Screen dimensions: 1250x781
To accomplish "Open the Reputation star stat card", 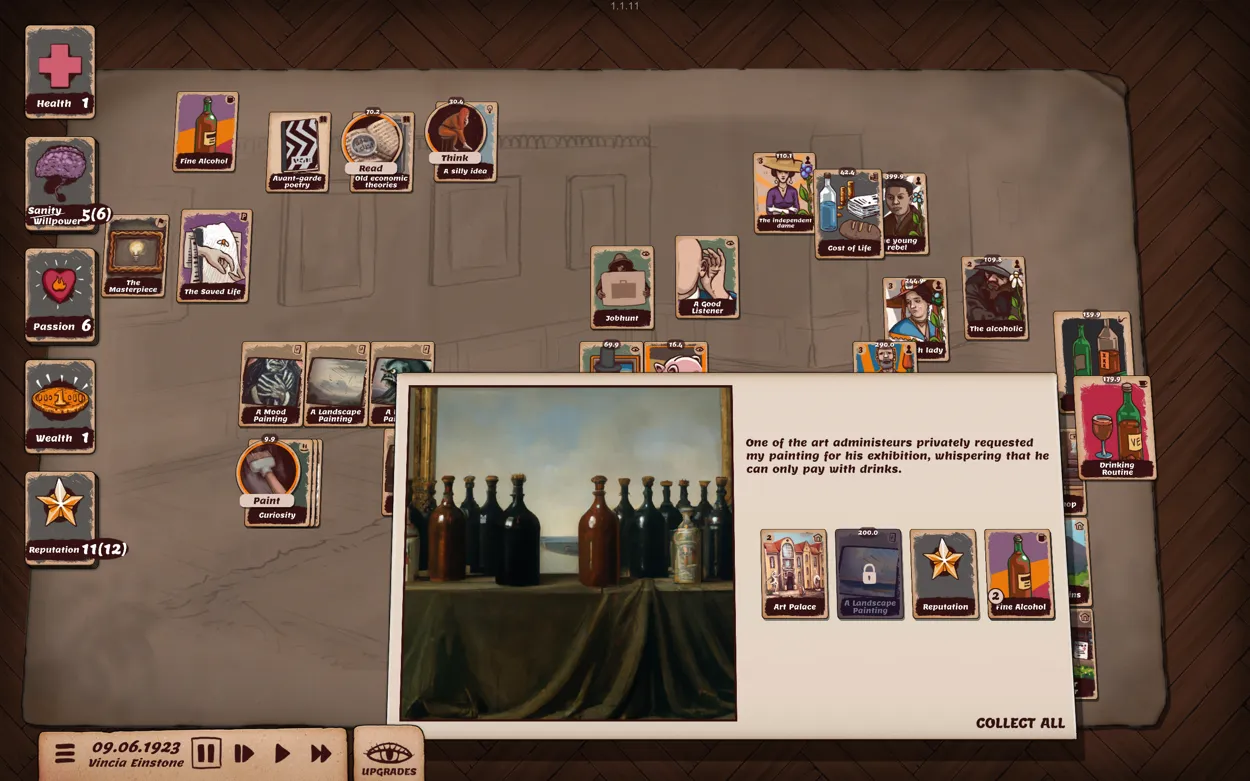I will 60,518.
